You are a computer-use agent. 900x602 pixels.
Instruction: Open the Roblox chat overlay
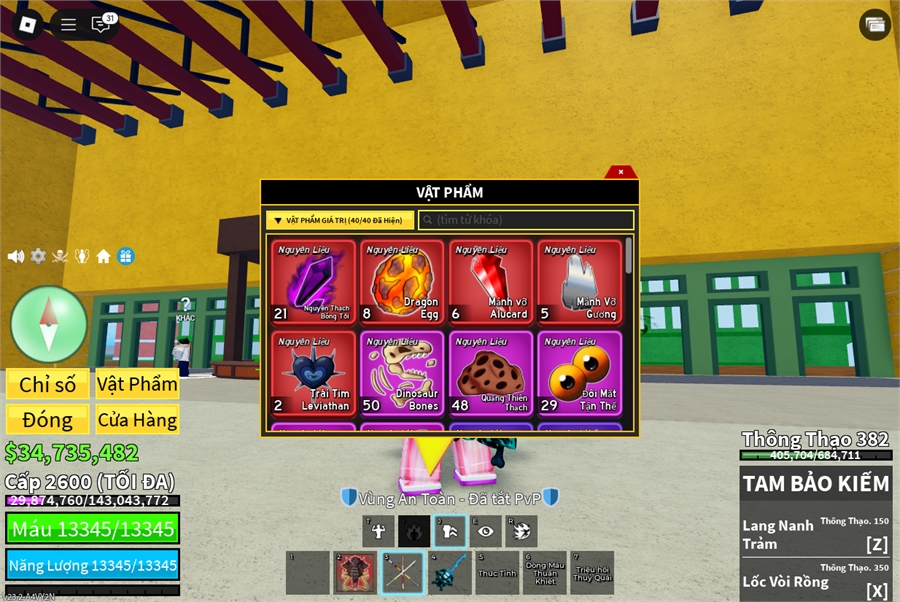coord(101,24)
